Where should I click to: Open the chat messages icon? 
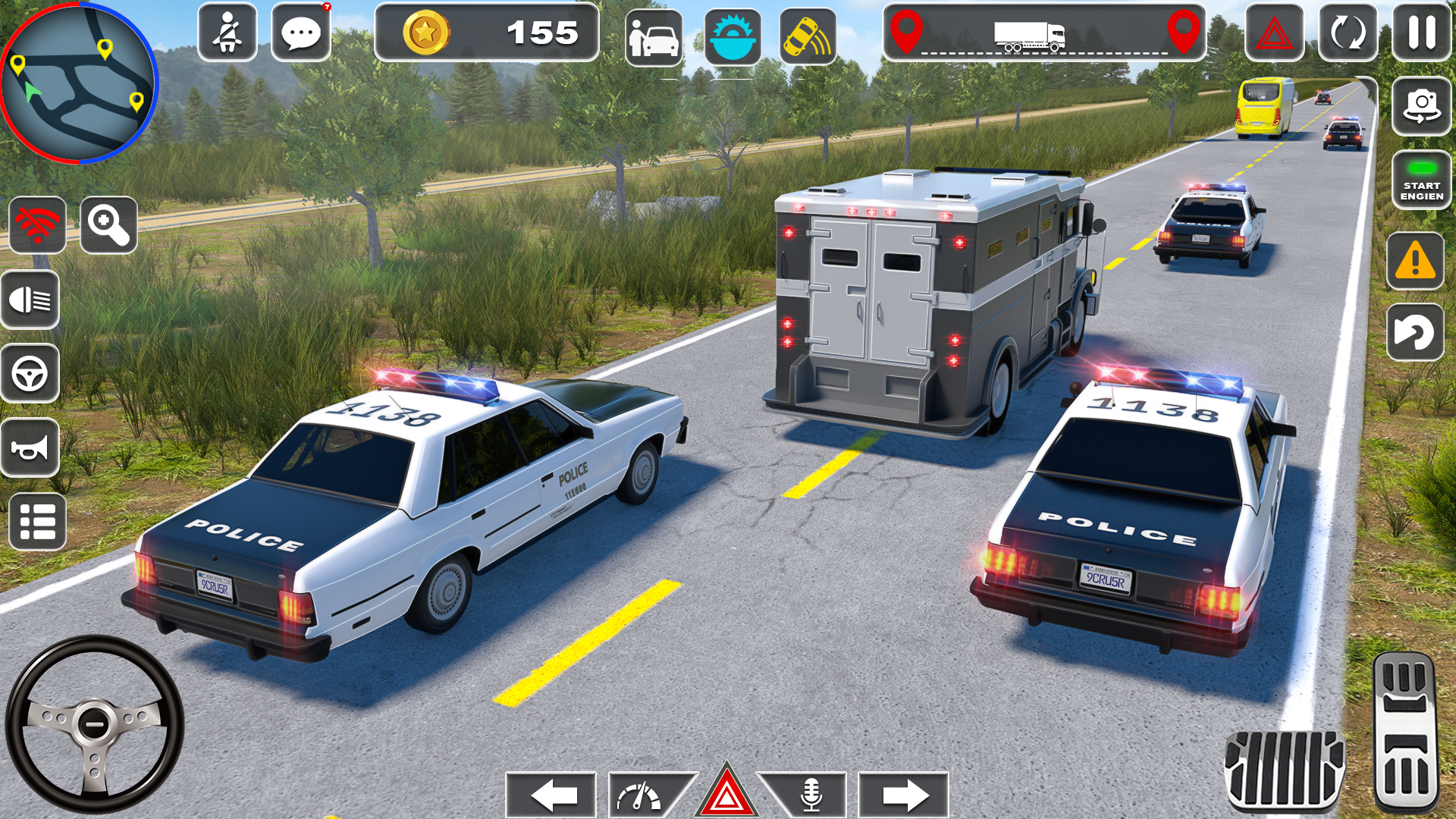[x=302, y=33]
